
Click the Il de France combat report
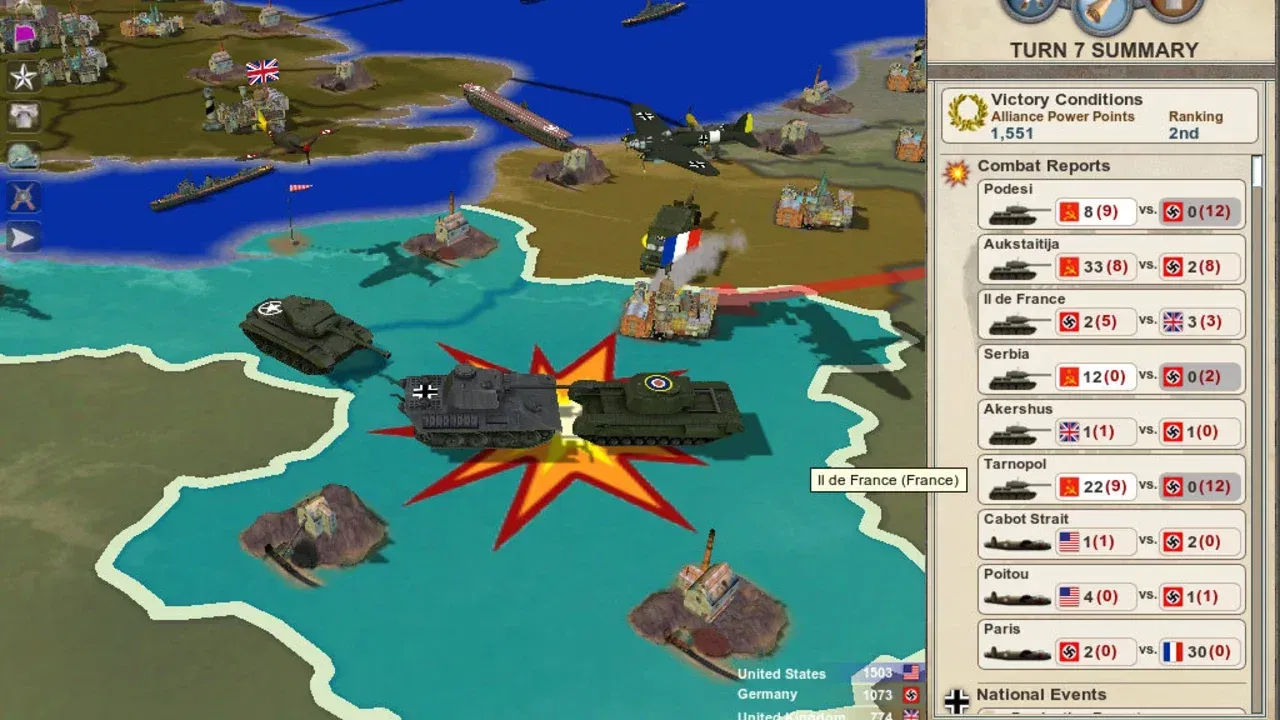1110,312
